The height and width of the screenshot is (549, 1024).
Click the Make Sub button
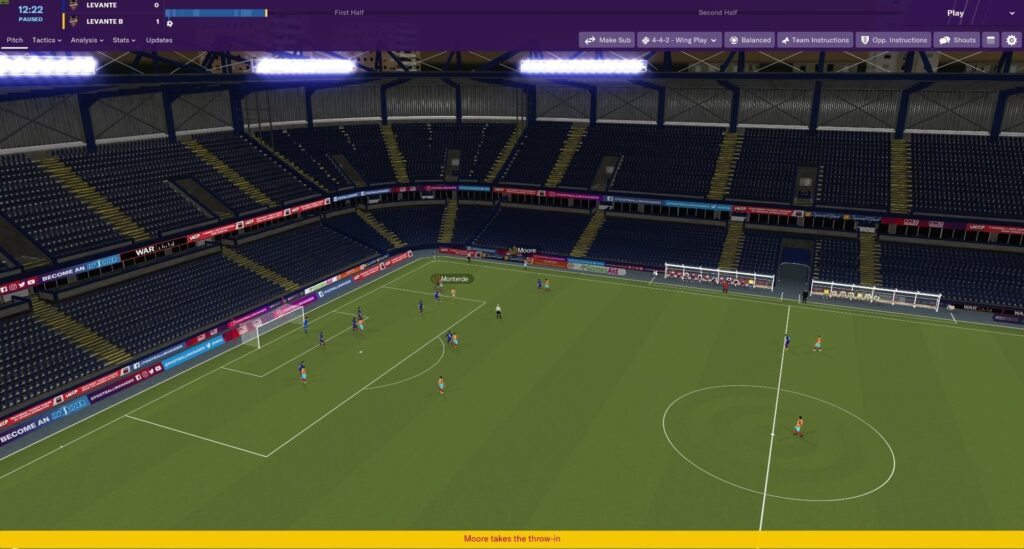point(607,40)
